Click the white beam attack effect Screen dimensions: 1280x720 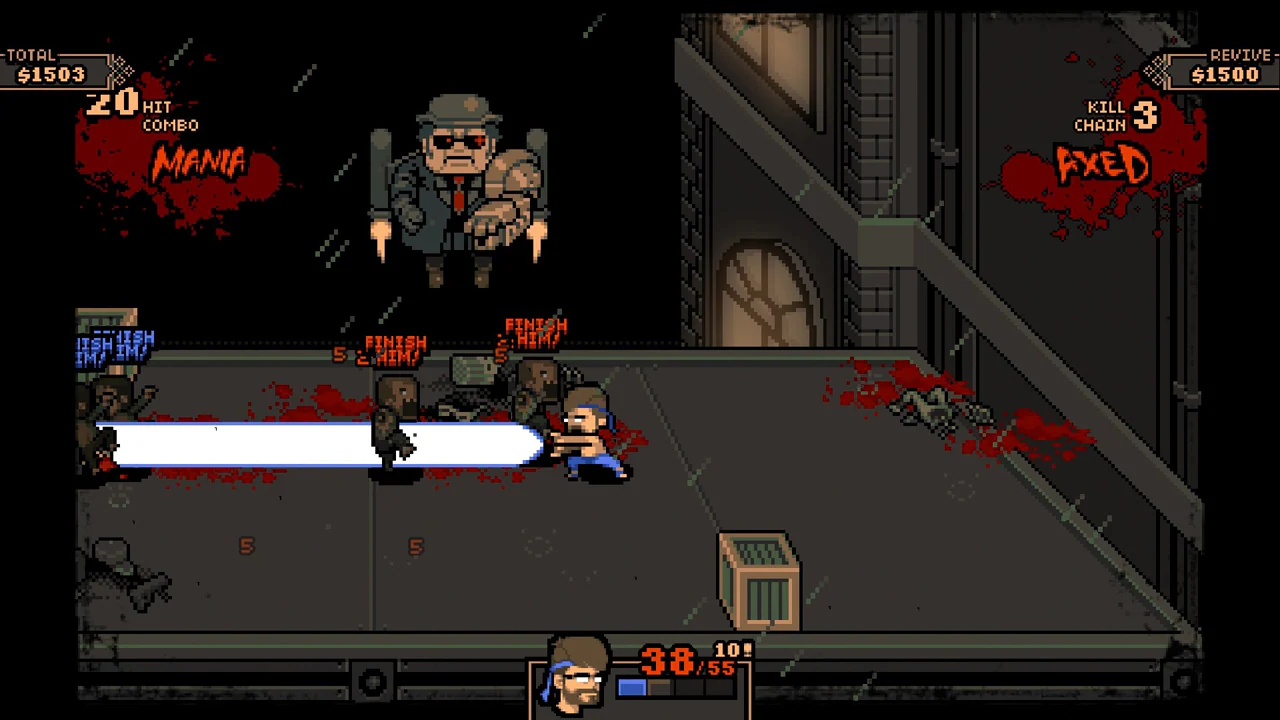[x=320, y=443]
